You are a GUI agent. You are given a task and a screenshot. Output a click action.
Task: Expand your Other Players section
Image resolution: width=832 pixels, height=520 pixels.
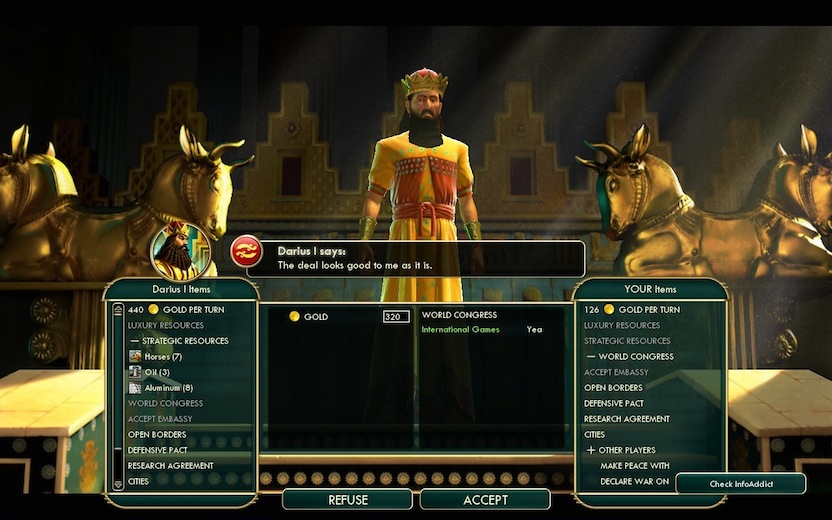click(x=591, y=450)
